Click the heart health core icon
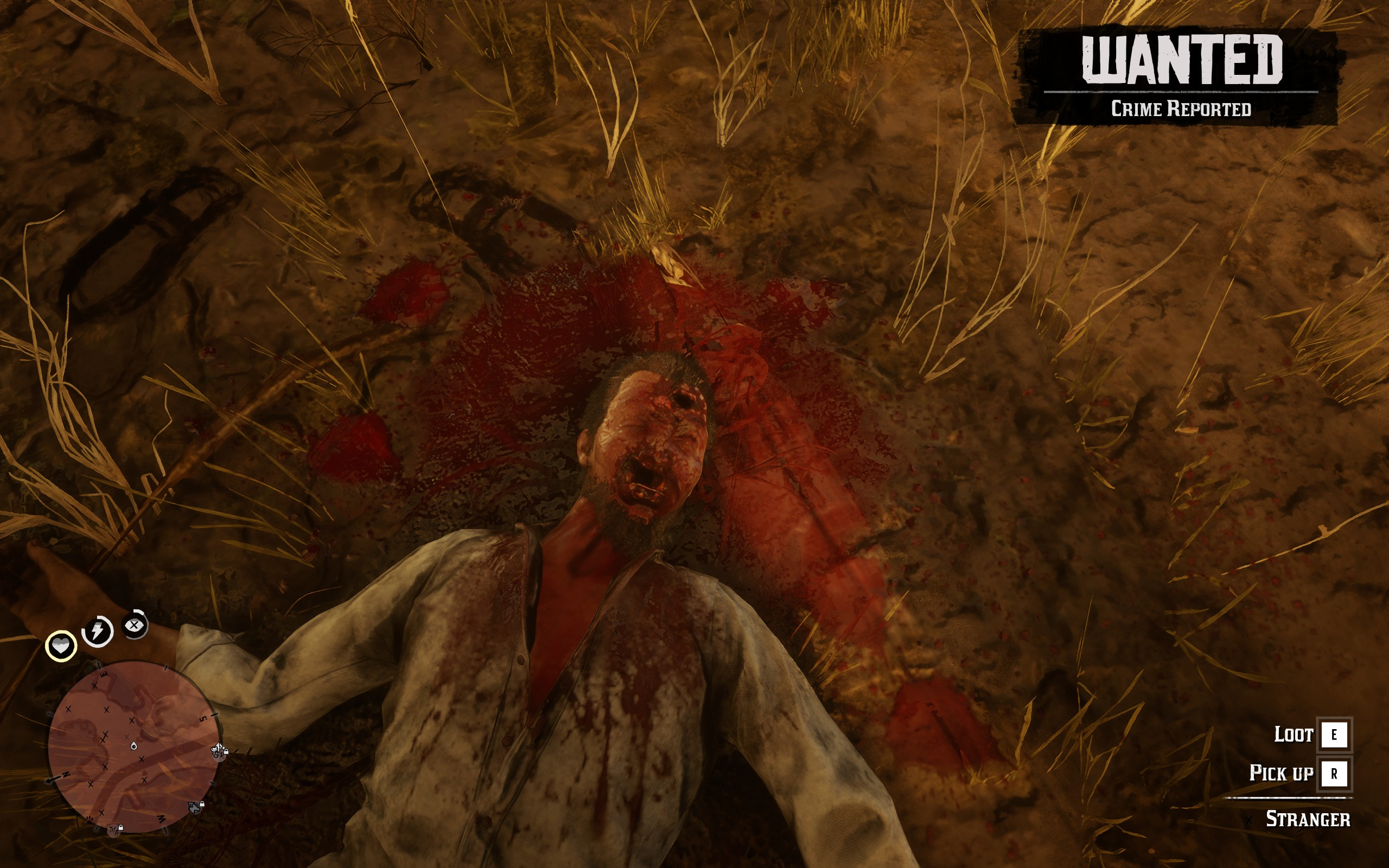 pyautogui.click(x=61, y=646)
